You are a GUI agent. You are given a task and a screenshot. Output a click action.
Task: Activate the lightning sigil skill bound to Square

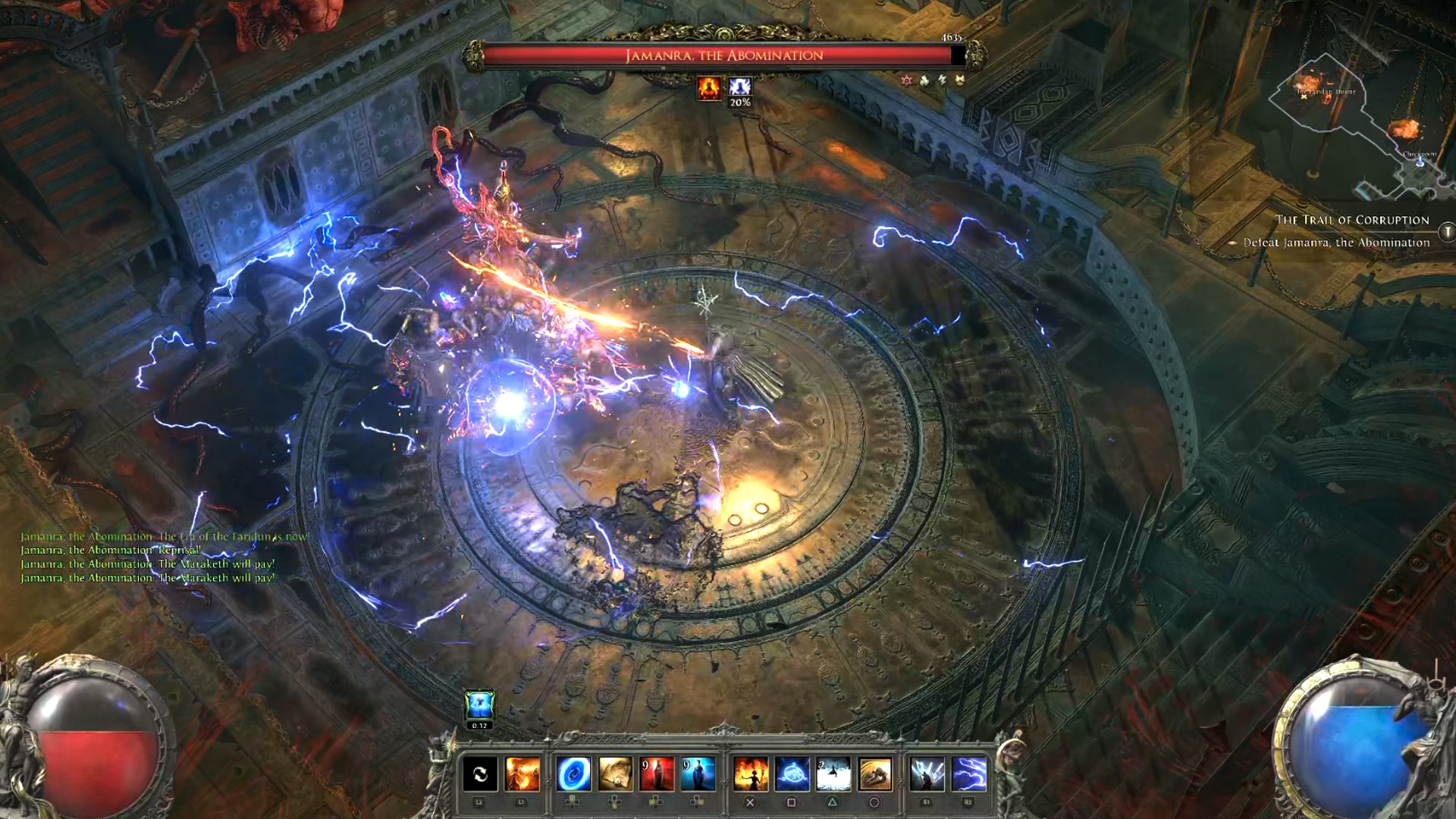pos(793,773)
